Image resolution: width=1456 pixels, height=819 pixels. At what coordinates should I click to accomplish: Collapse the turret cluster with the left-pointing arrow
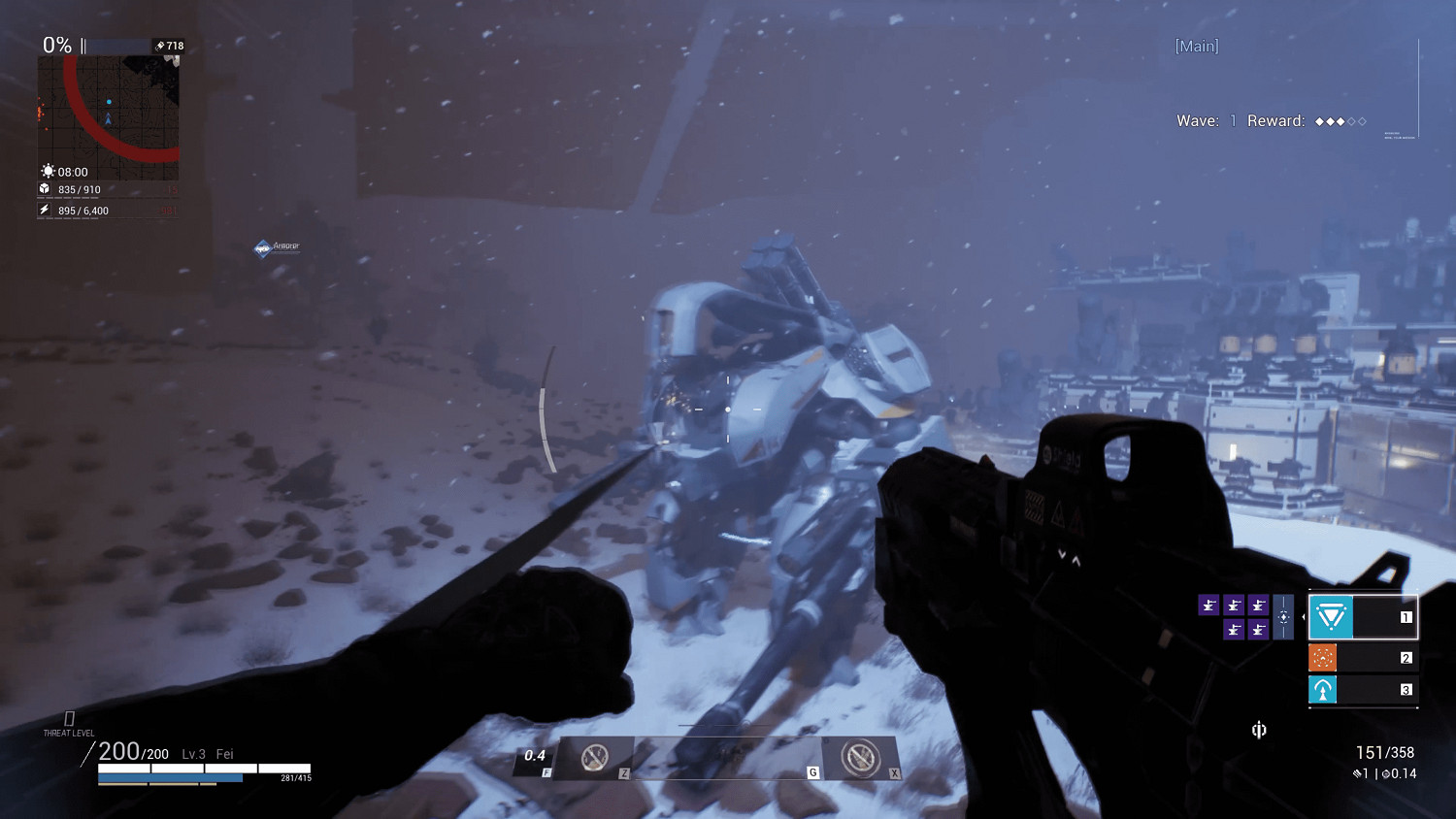[x=1304, y=617]
